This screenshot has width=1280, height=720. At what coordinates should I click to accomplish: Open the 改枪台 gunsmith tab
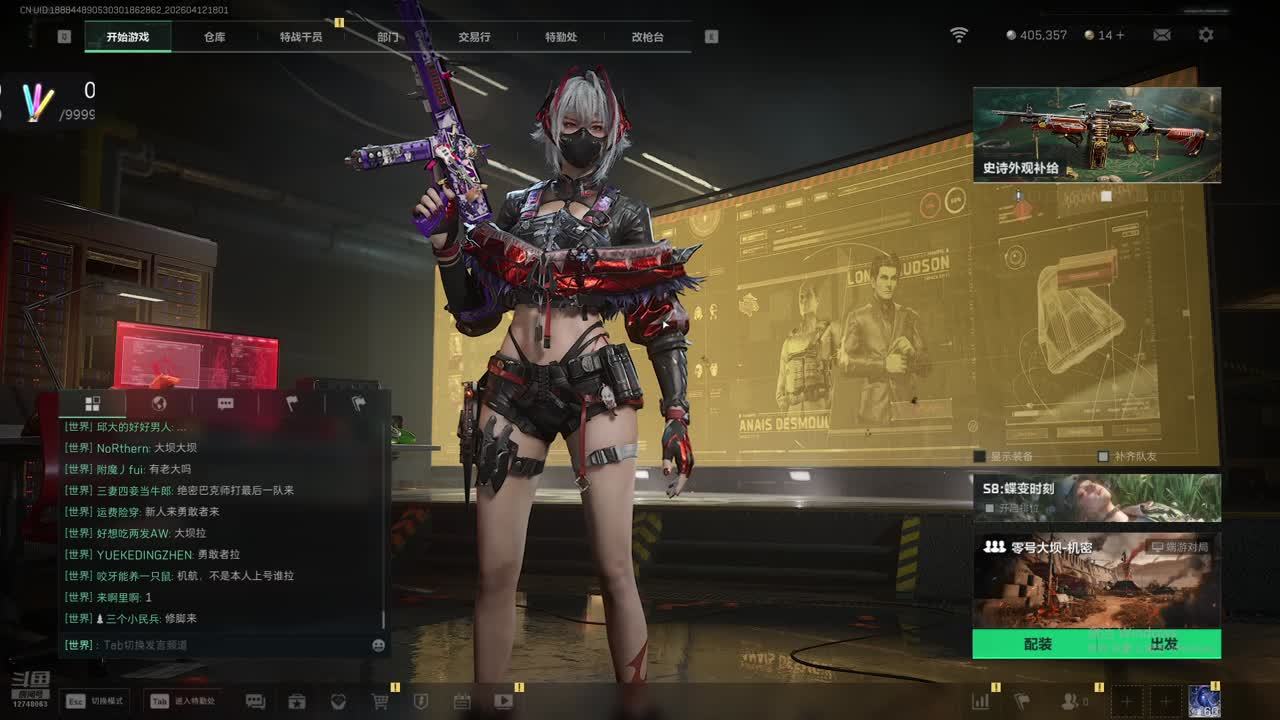pyautogui.click(x=647, y=37)
